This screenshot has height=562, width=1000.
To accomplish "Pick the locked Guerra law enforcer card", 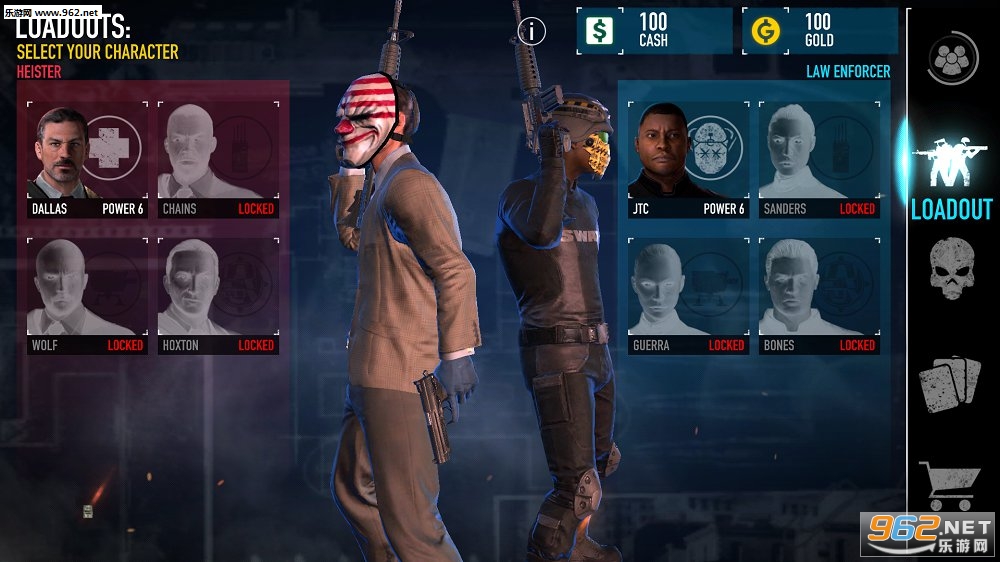I will (688, 296).
